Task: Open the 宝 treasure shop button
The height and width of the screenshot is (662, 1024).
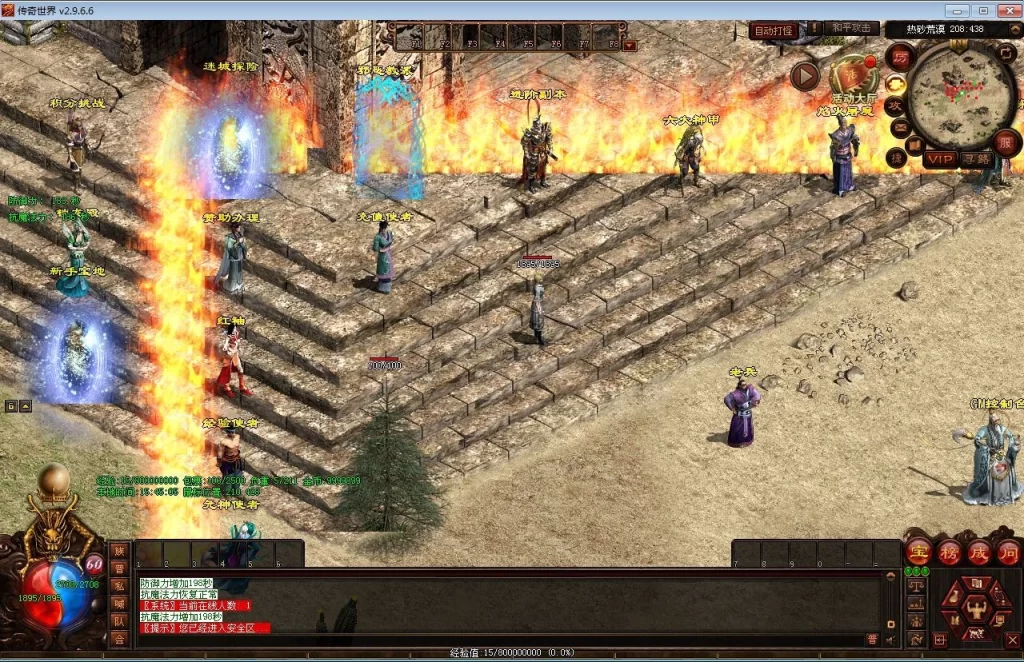Action: (918, 552)
